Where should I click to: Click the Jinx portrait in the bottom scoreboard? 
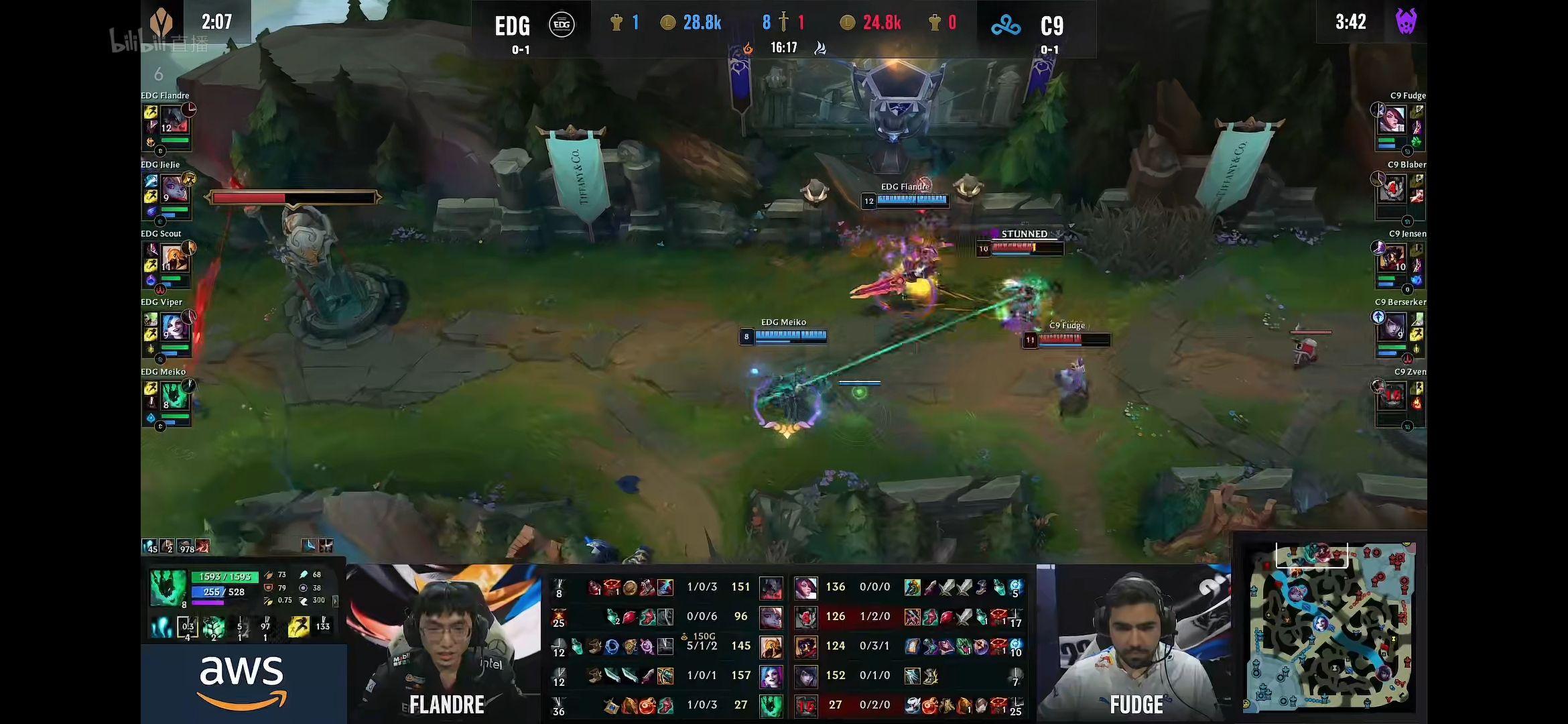(771, 676)
